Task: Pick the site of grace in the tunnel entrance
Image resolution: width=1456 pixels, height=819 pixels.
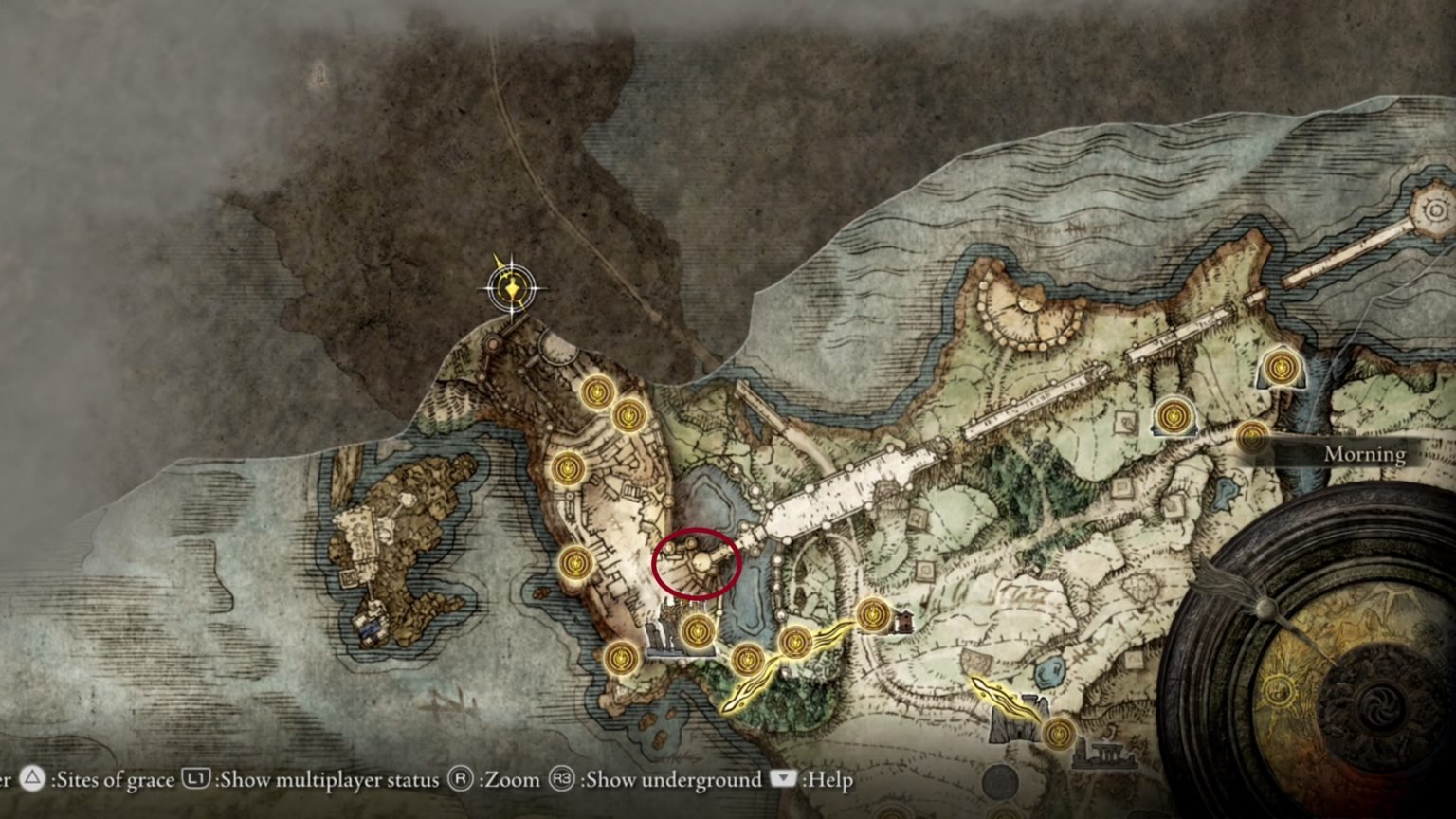Action: click(x=1282, y=365)
